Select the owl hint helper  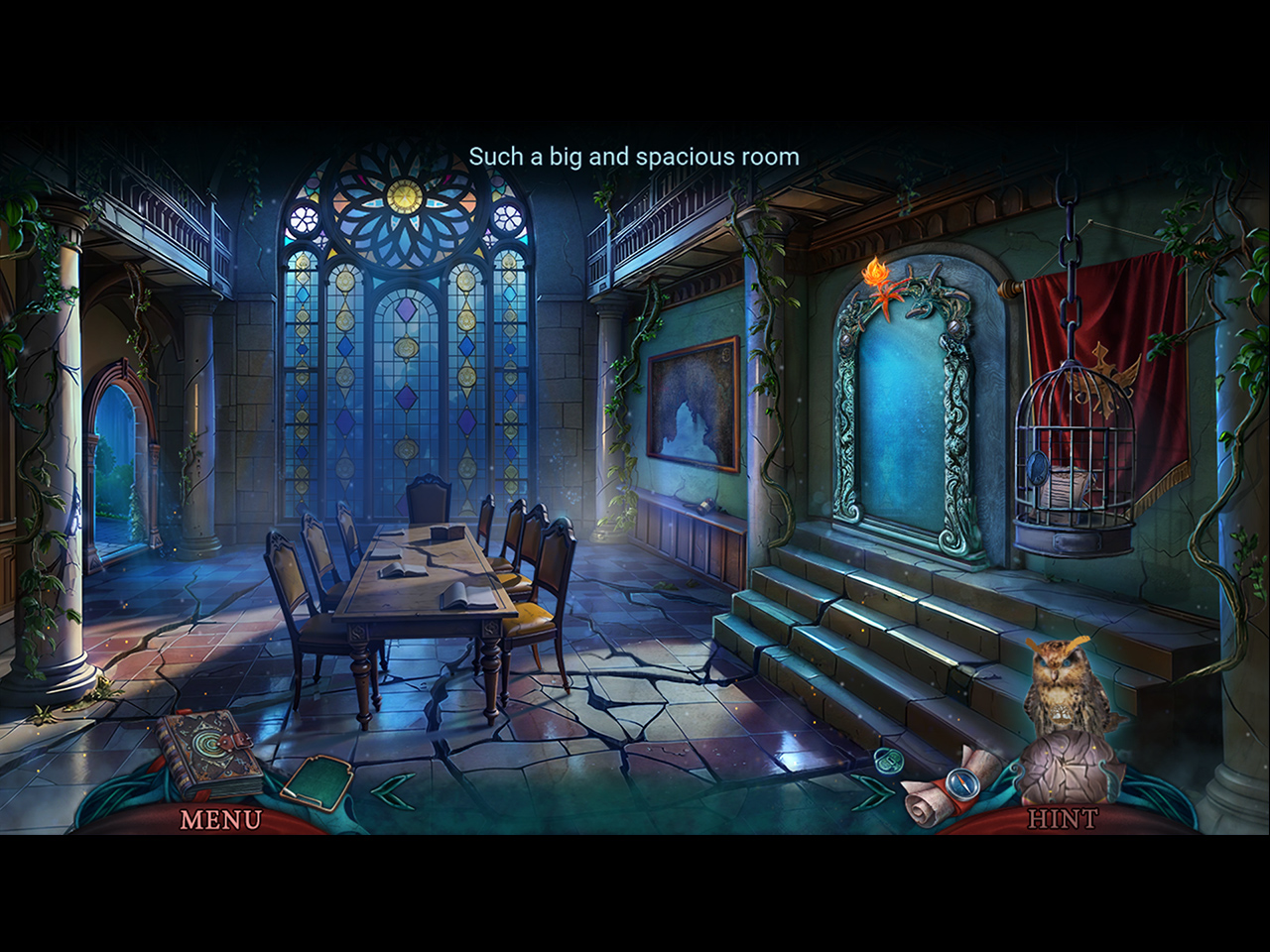coord(1062,684)
